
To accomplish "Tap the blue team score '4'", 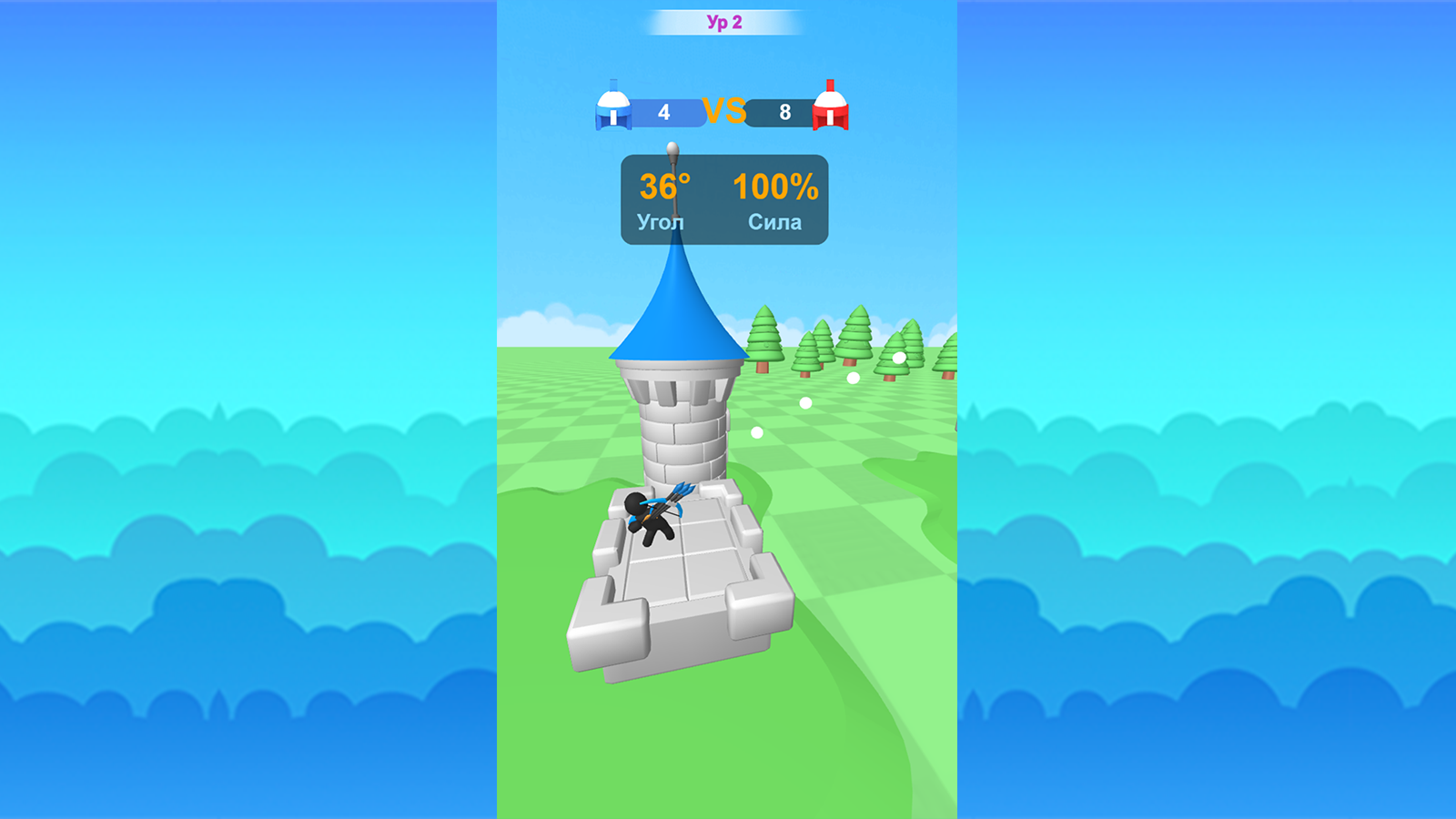I will [x=663, y=113].
